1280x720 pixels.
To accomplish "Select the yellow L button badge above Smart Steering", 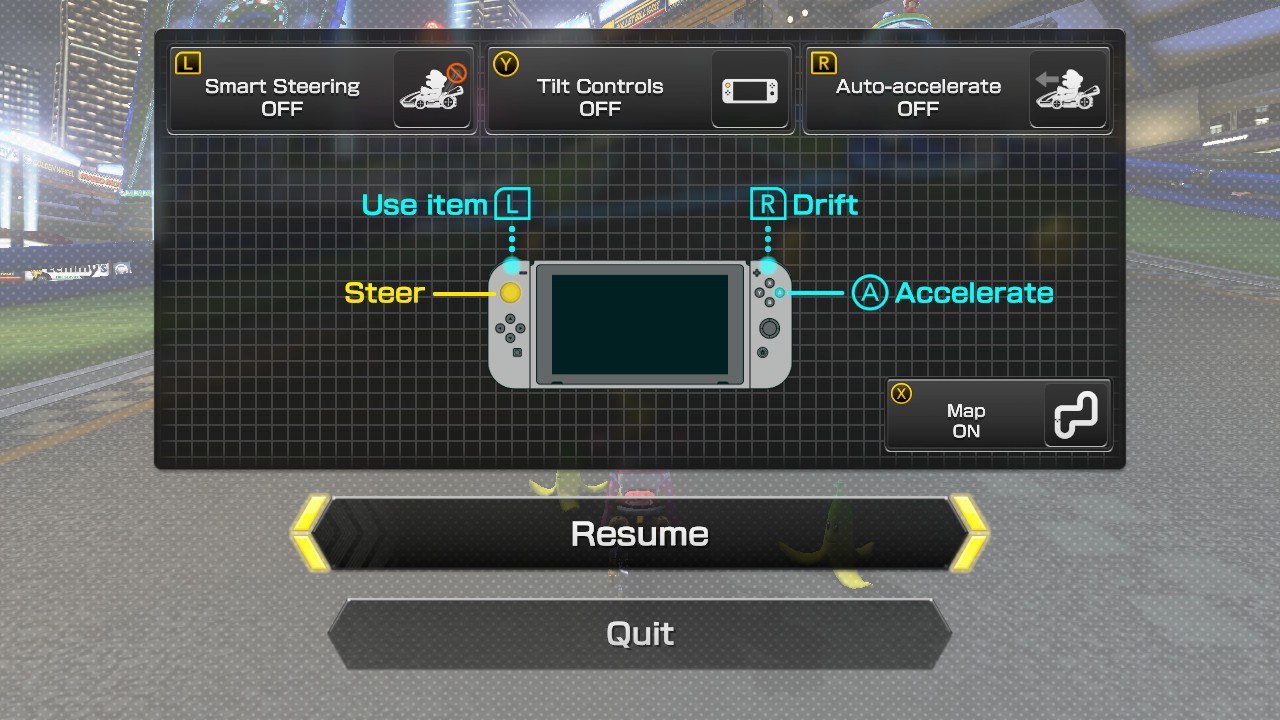I will click(186, 63).
